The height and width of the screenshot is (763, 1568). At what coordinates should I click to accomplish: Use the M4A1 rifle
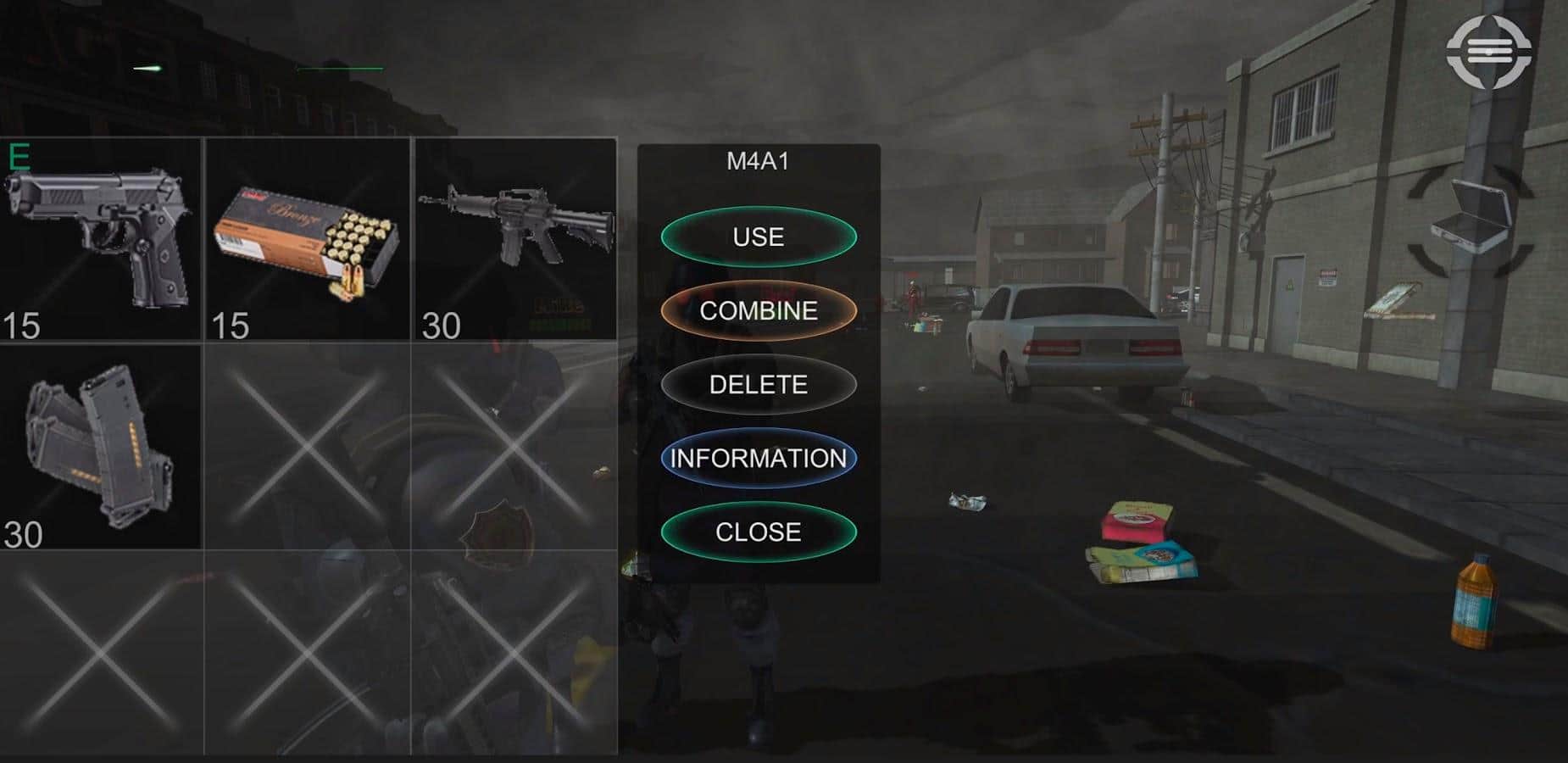(x=759, y=237)
